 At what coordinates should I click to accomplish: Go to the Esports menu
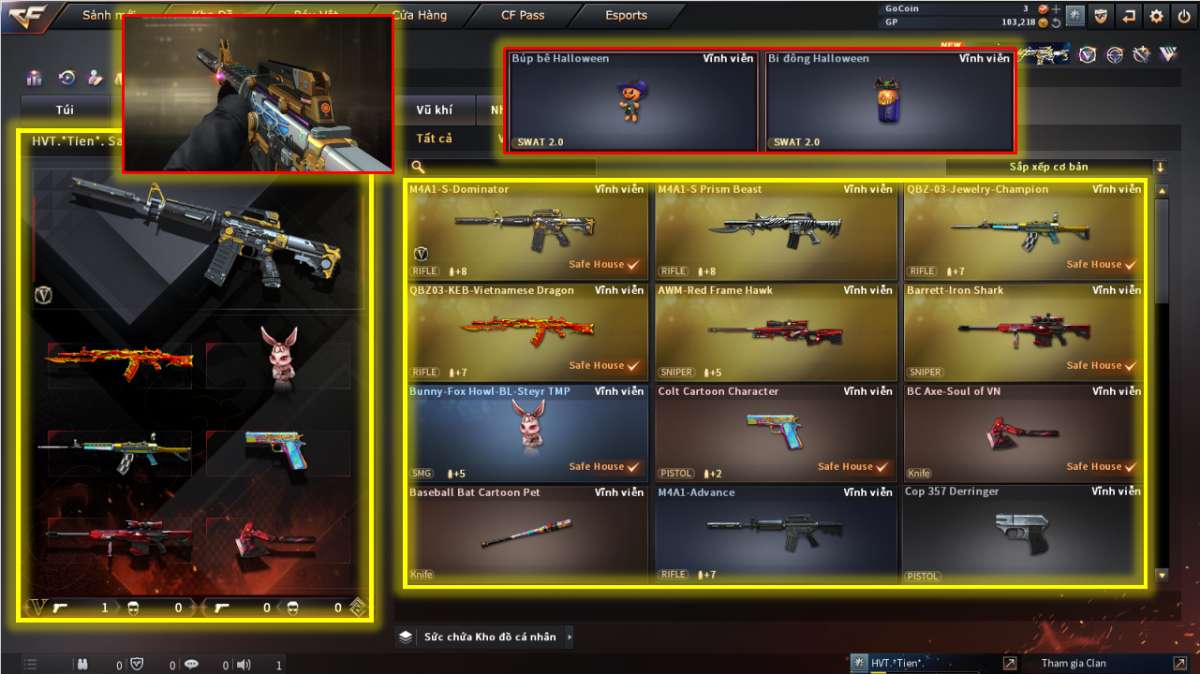(x=626, y=16)
